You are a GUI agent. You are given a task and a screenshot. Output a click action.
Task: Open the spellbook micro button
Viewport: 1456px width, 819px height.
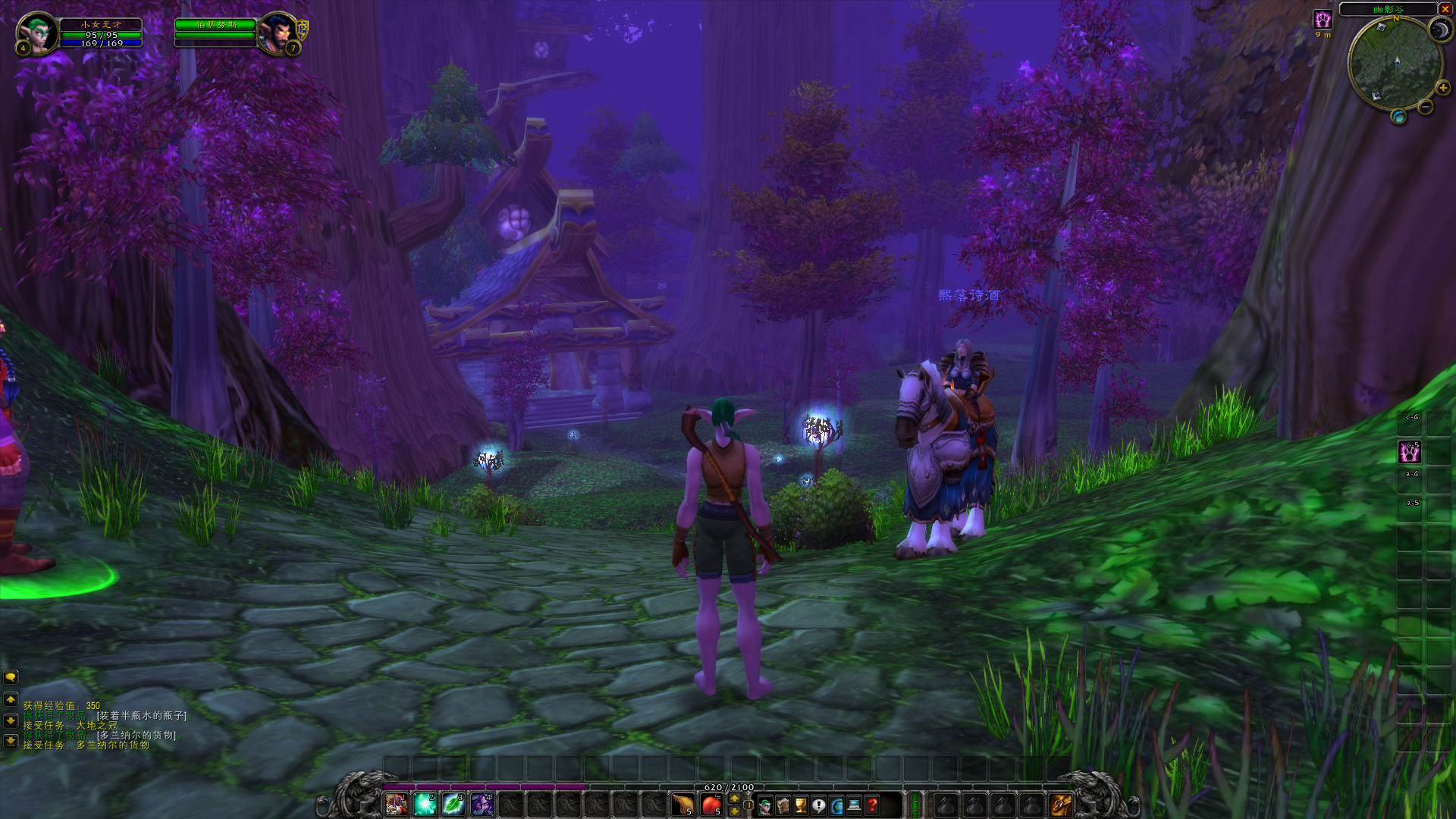(783, 805)
